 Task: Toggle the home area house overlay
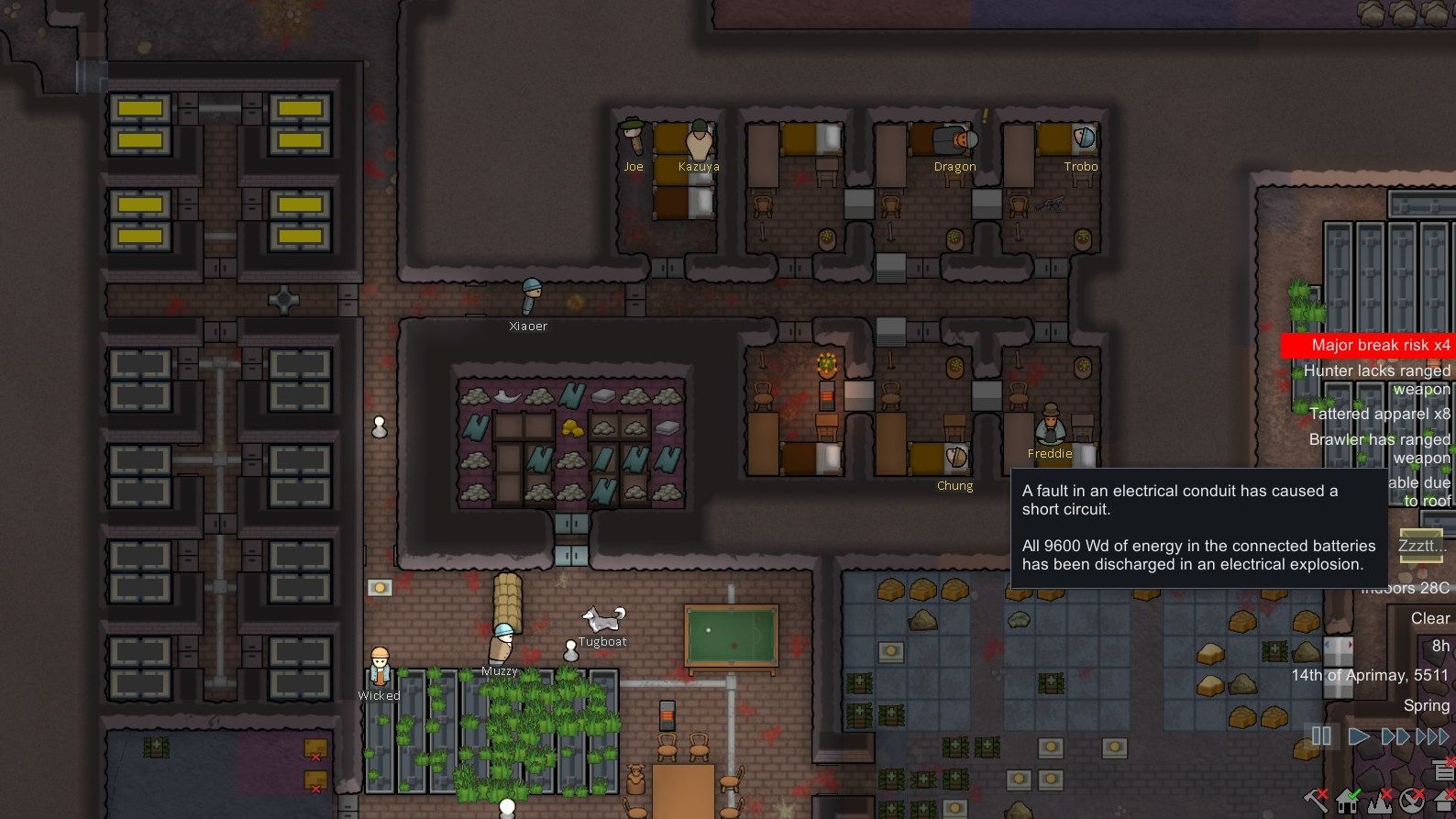coord(1347,802)
